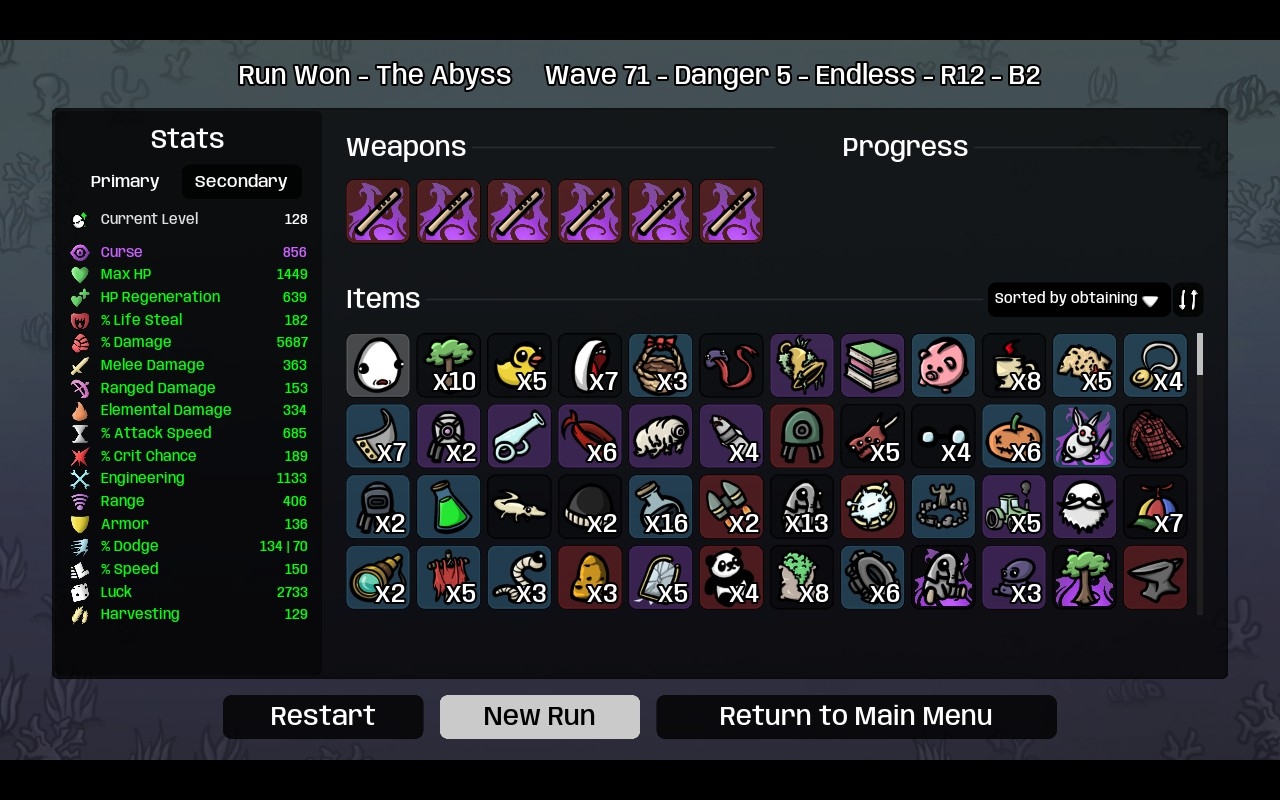View the propeller cap item
Screen dimensions: 1280x800
coord(1155,507)
